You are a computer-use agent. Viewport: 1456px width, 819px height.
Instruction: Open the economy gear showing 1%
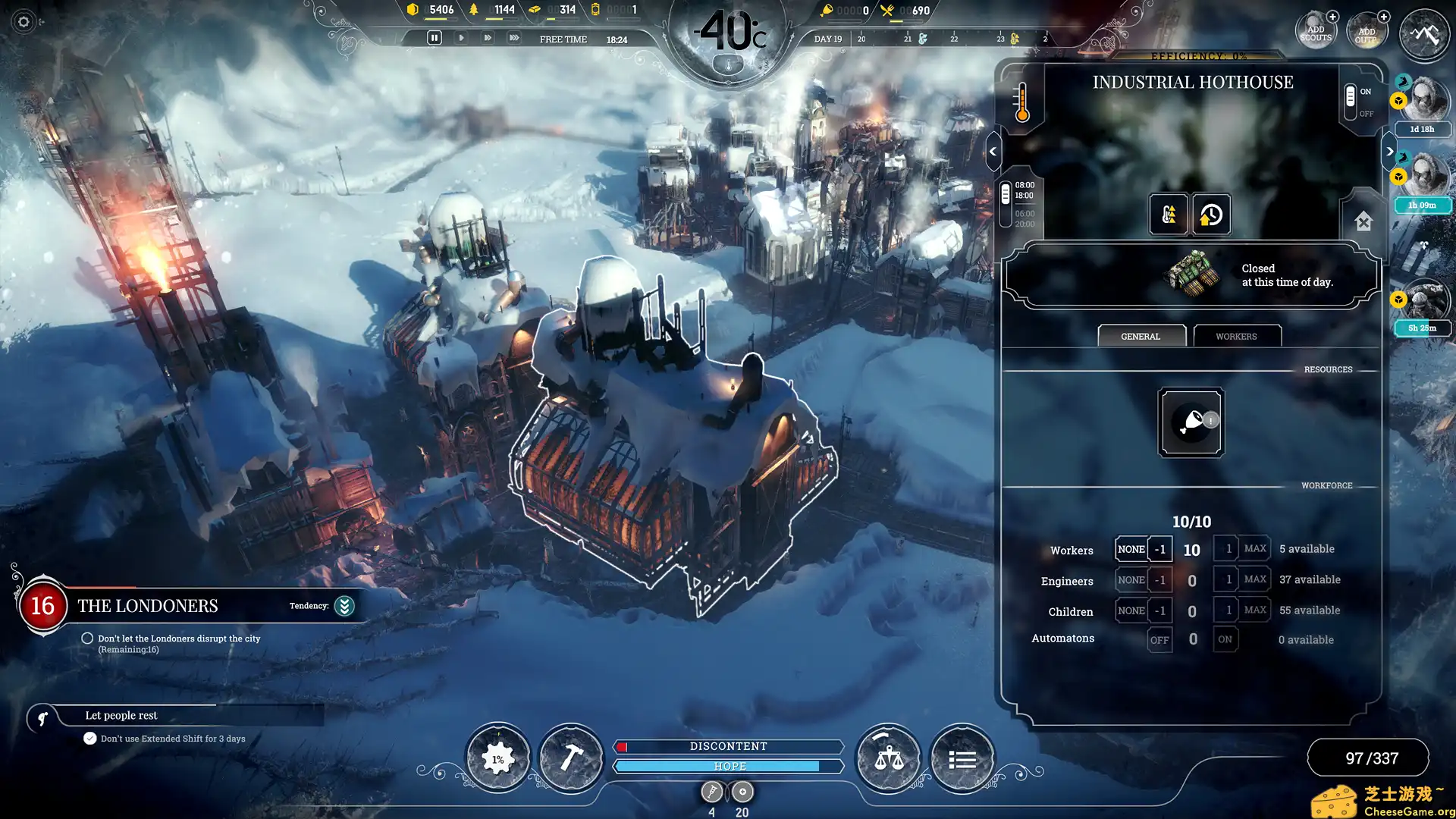click(497, 756)
